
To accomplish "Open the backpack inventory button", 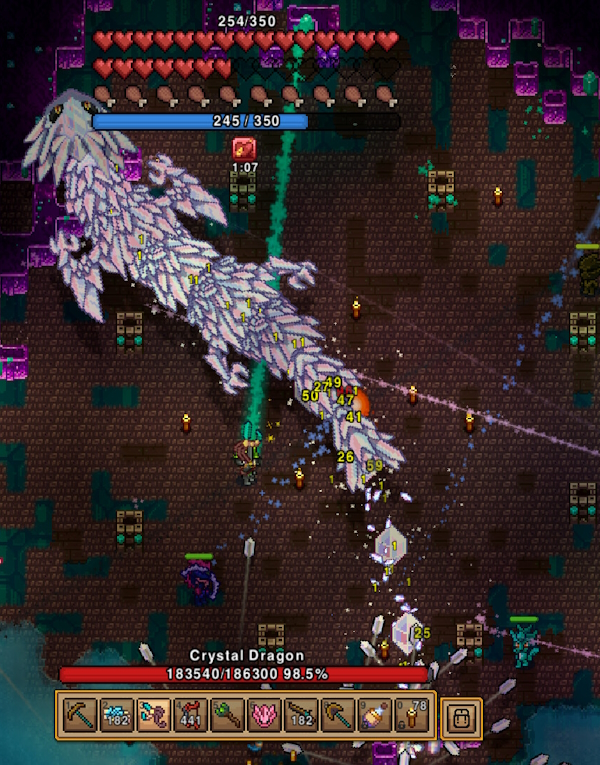I will (x=461, y=718).
